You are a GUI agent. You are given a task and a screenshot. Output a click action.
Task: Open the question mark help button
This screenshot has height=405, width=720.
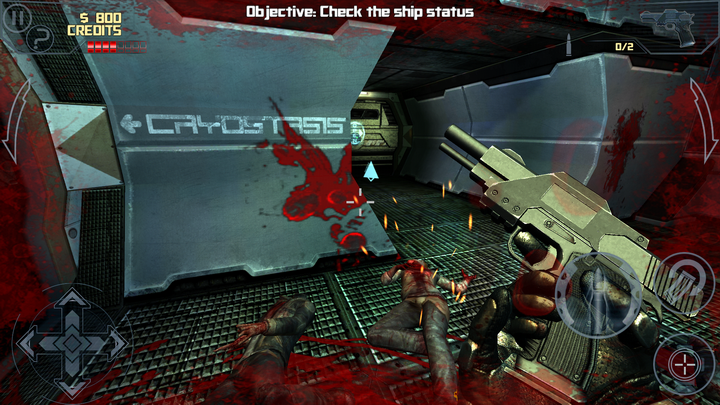40,40
